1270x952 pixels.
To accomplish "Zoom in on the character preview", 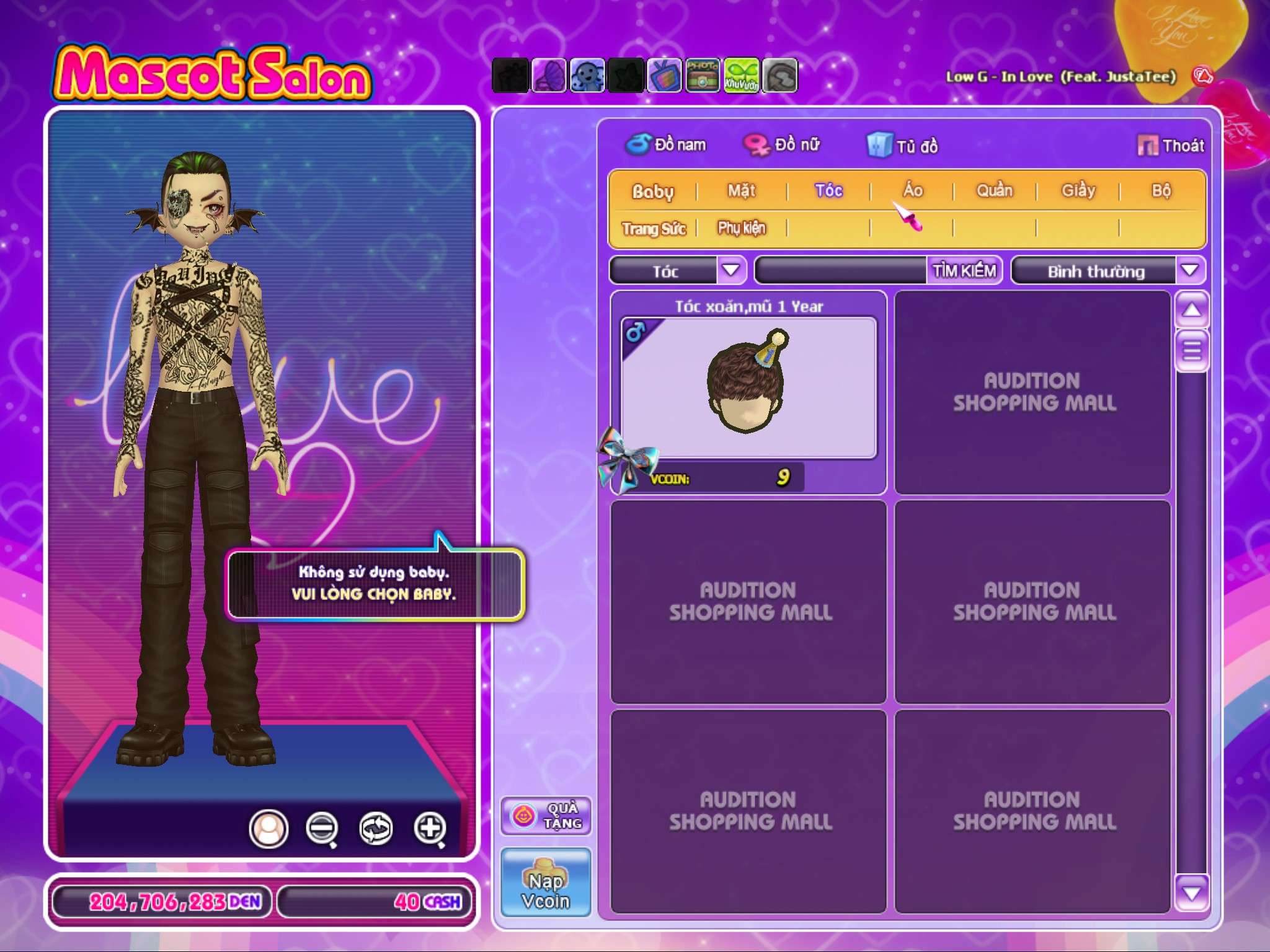I will [x=430, y=828].
